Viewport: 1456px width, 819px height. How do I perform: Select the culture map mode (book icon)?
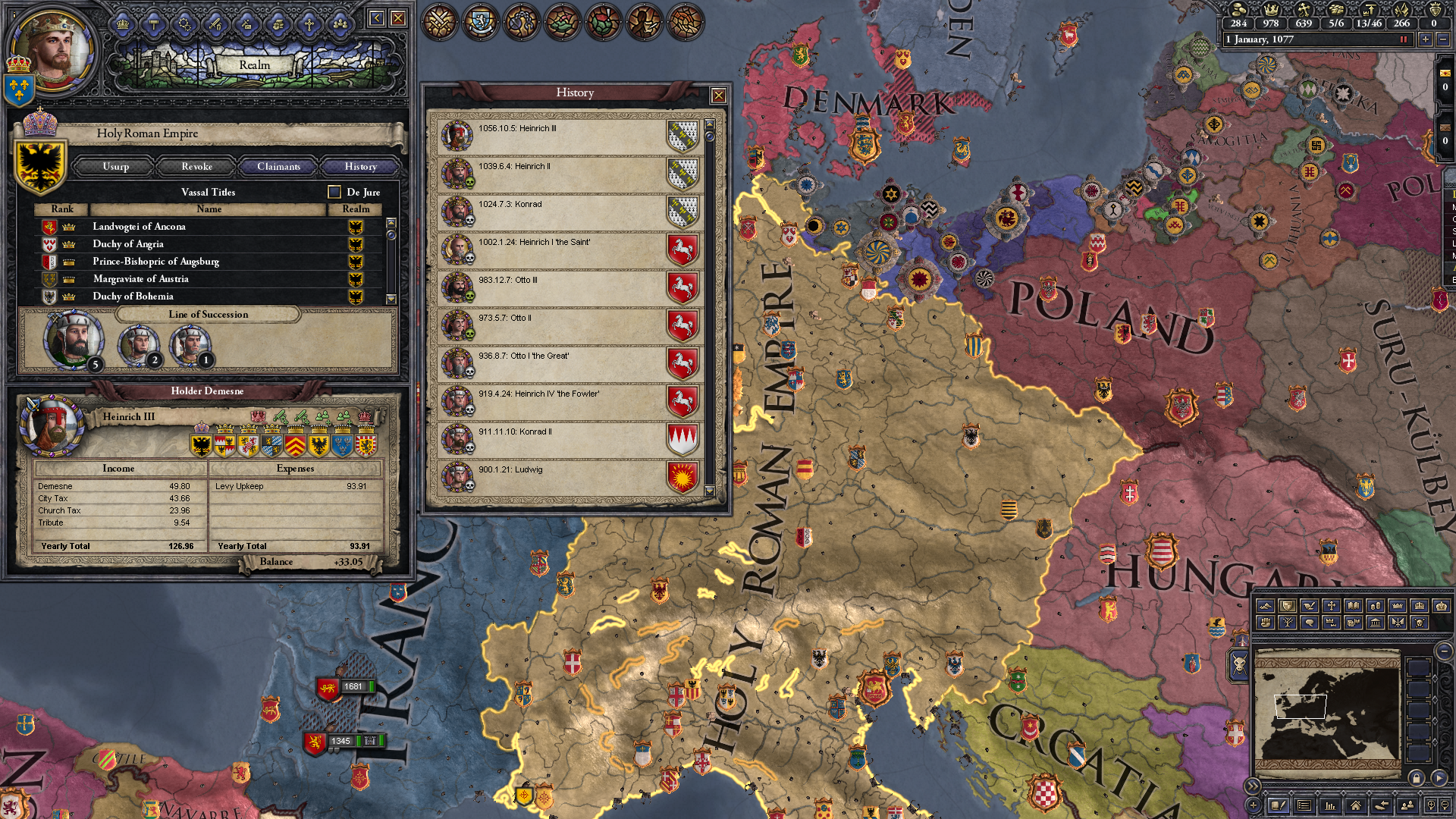(1353, 605)
